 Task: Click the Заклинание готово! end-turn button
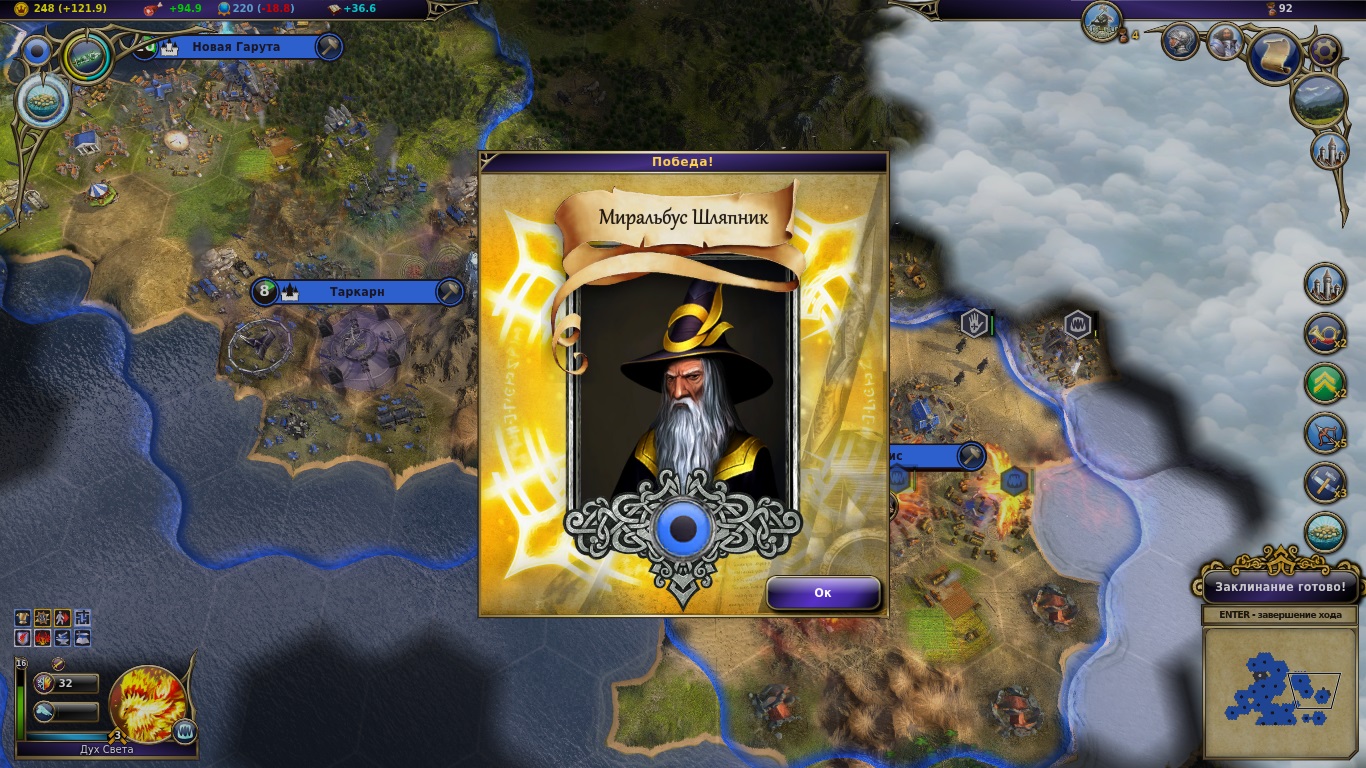pyautogui.click(x=1280, y=587)
